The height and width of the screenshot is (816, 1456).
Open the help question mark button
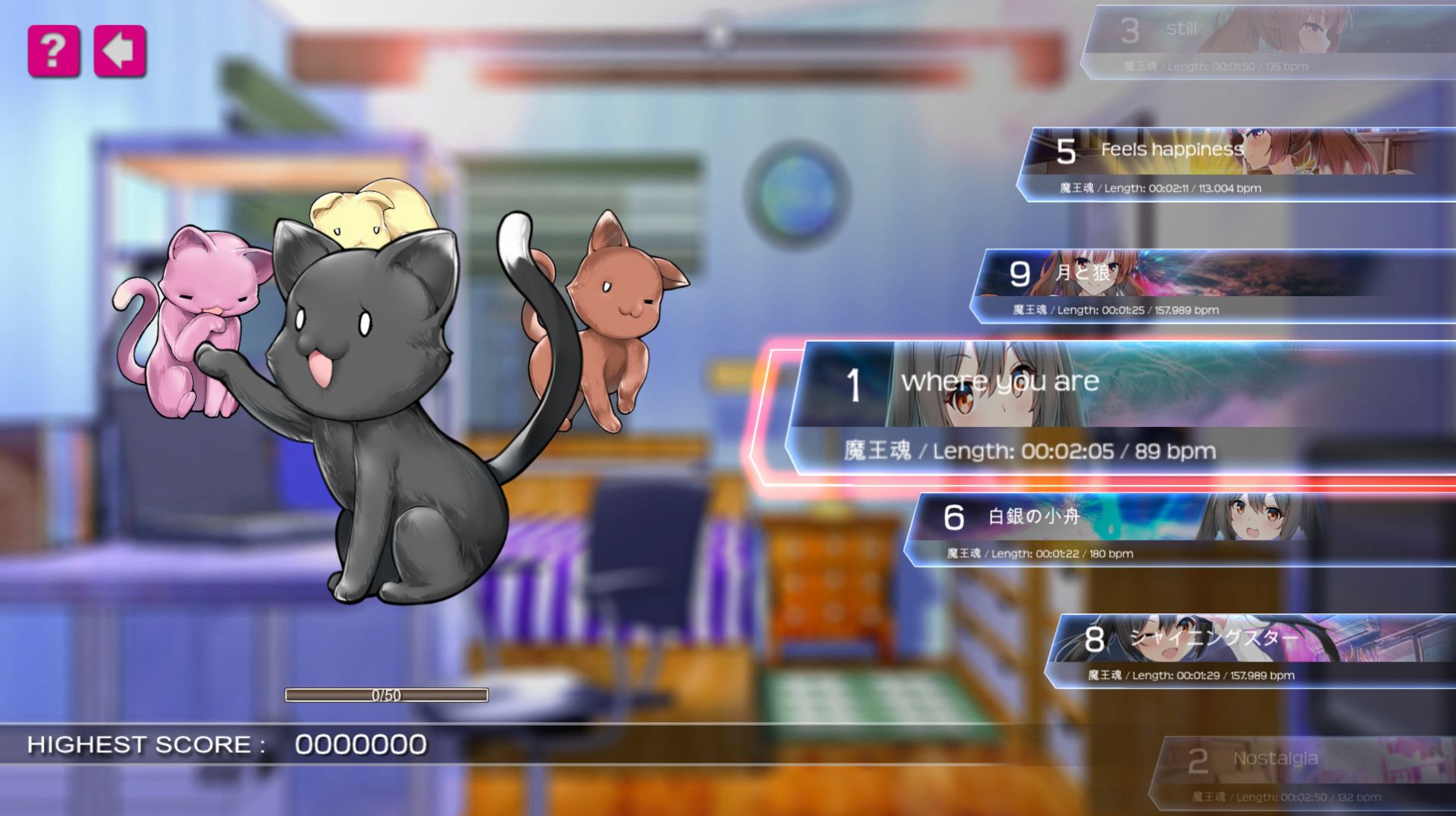(53, 51)
